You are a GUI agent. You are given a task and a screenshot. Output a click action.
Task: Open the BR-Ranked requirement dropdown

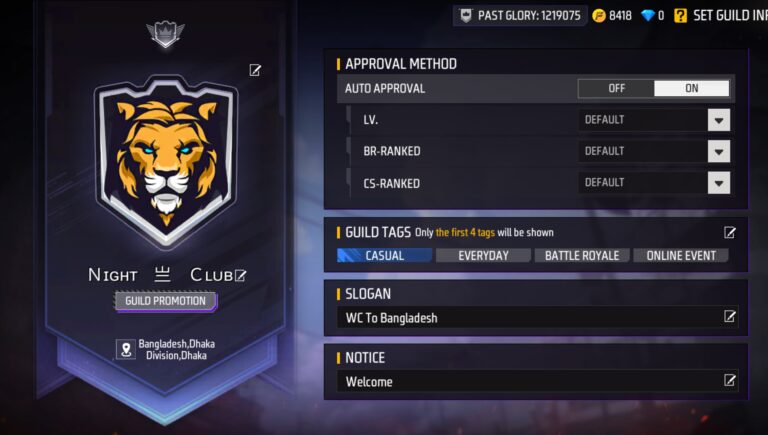pyautogui.click(x=718, y=151)
